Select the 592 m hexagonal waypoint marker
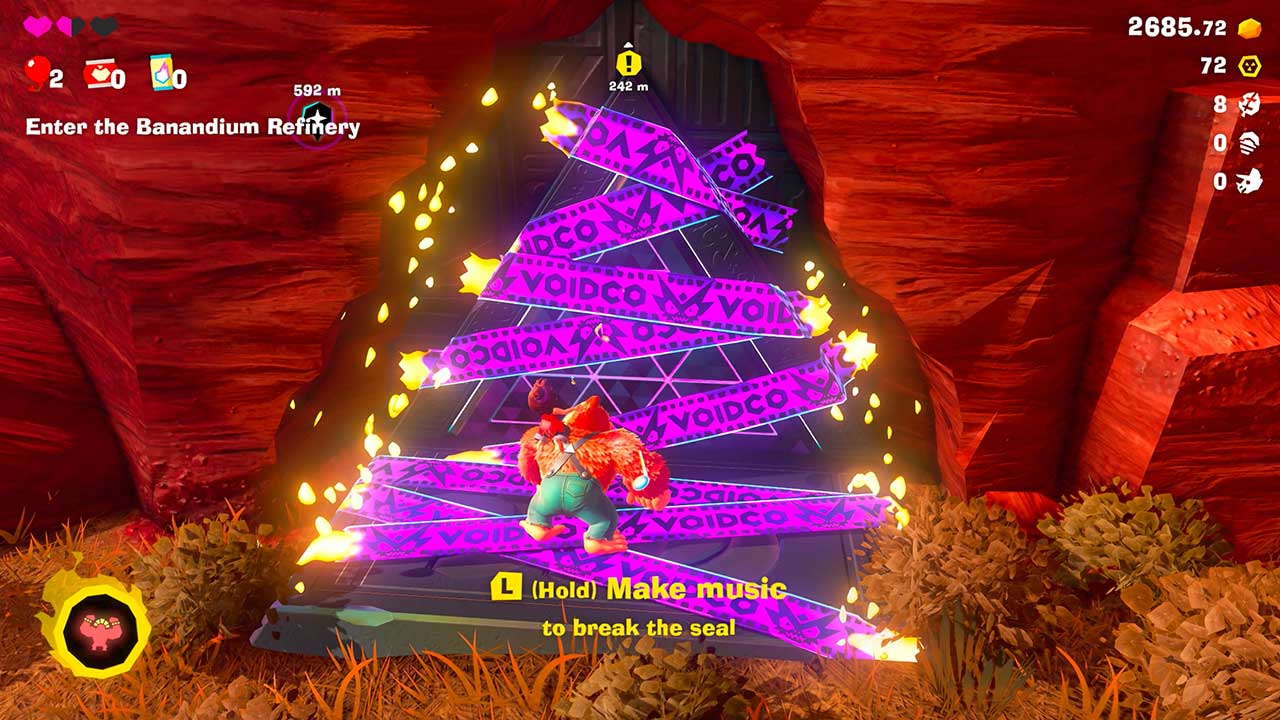 pos(317,116)
